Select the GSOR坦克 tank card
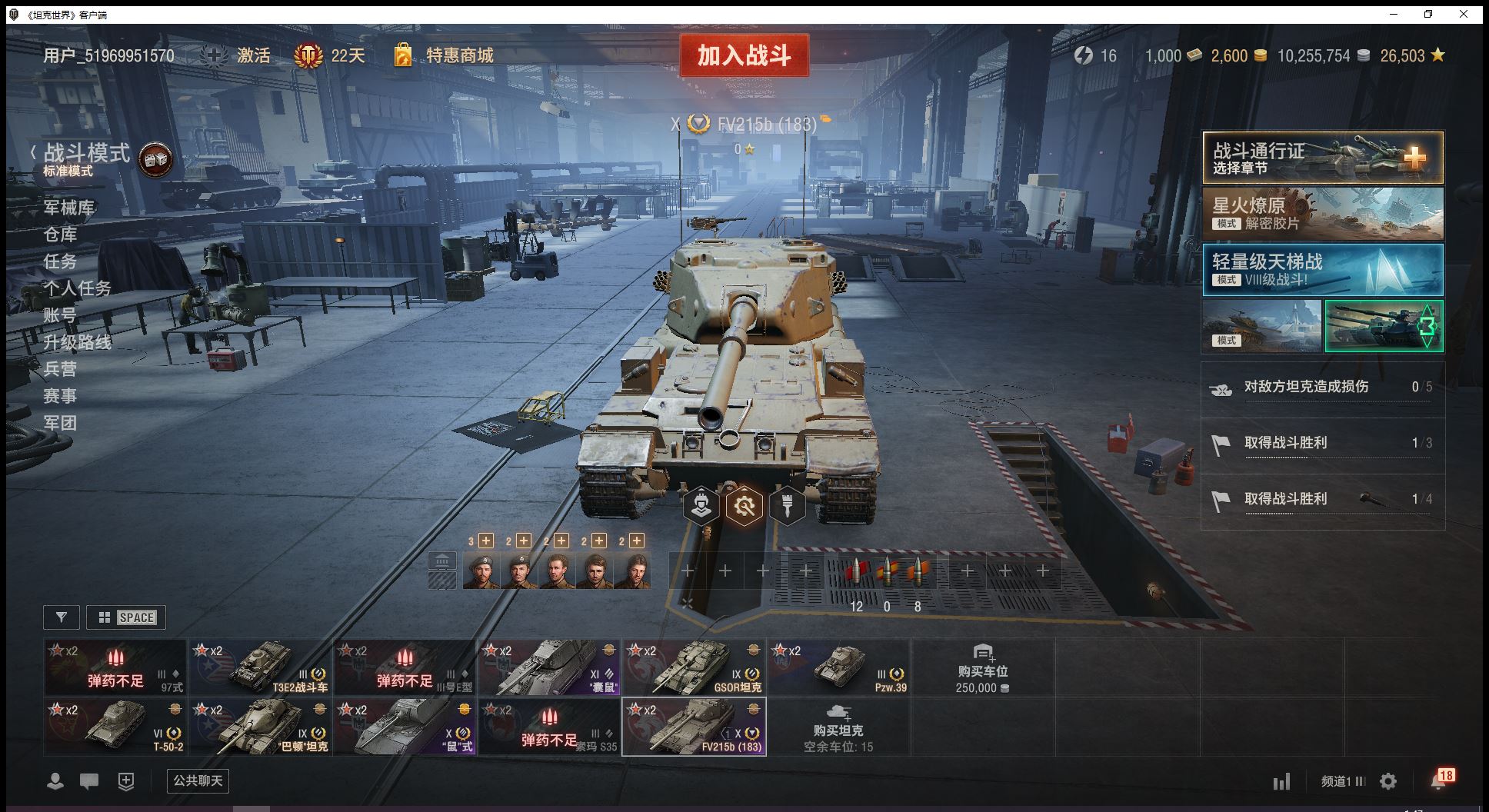This screenshot has height=812, width=1489. (694, 667)
